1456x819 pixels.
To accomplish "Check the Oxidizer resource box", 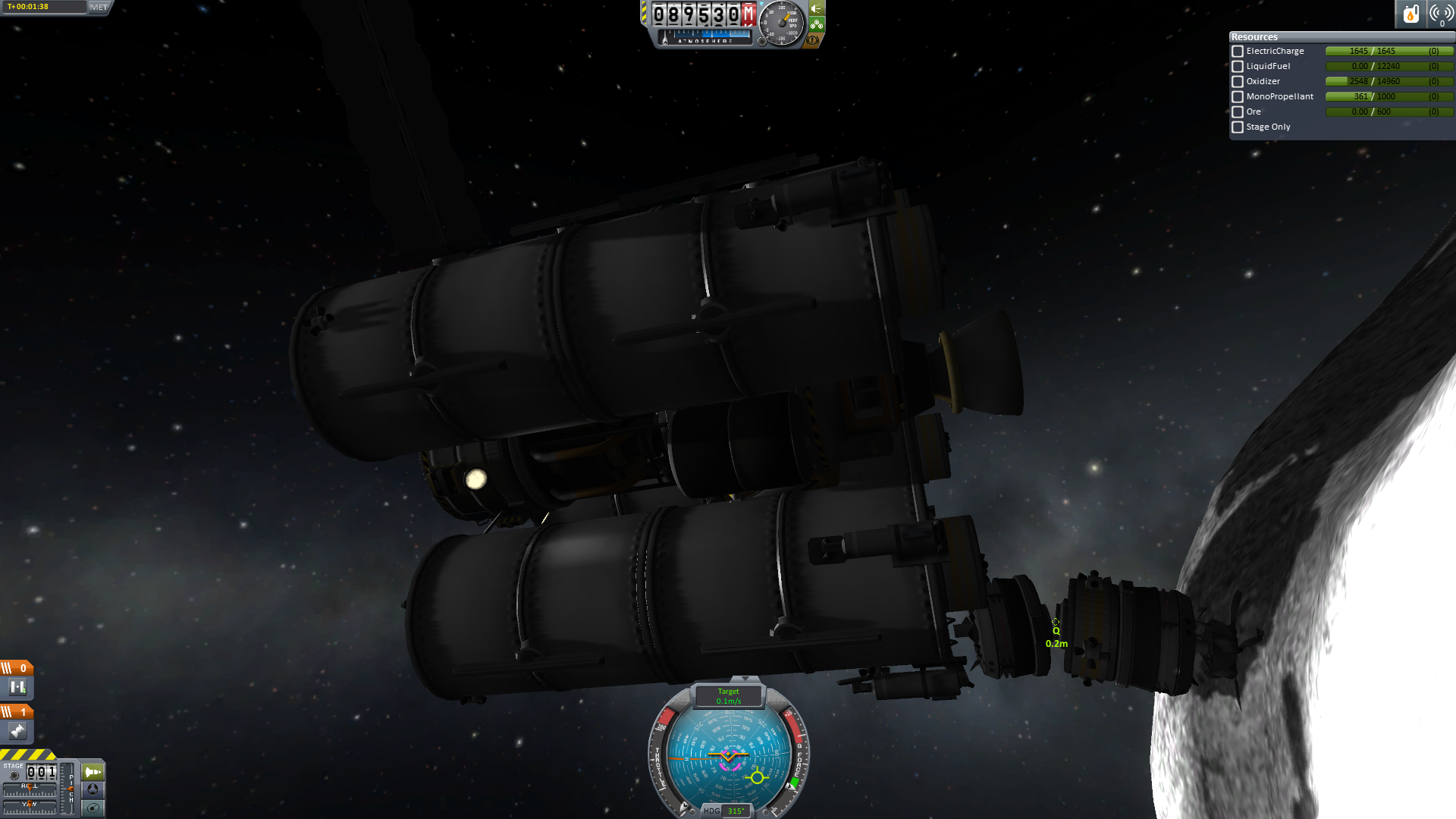I will pos(1238,82).
